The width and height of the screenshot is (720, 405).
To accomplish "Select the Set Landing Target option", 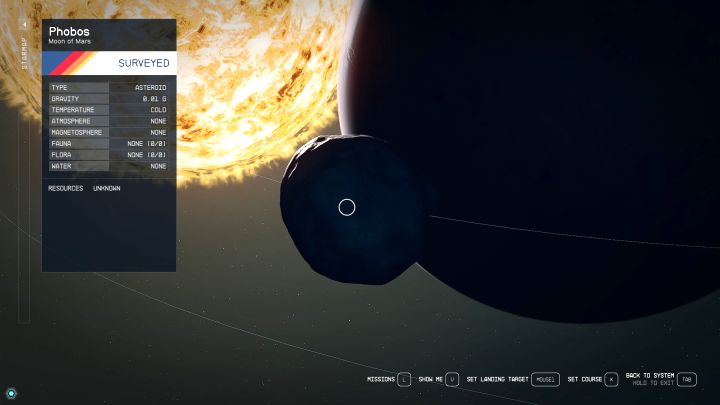I will pos(512,379).
